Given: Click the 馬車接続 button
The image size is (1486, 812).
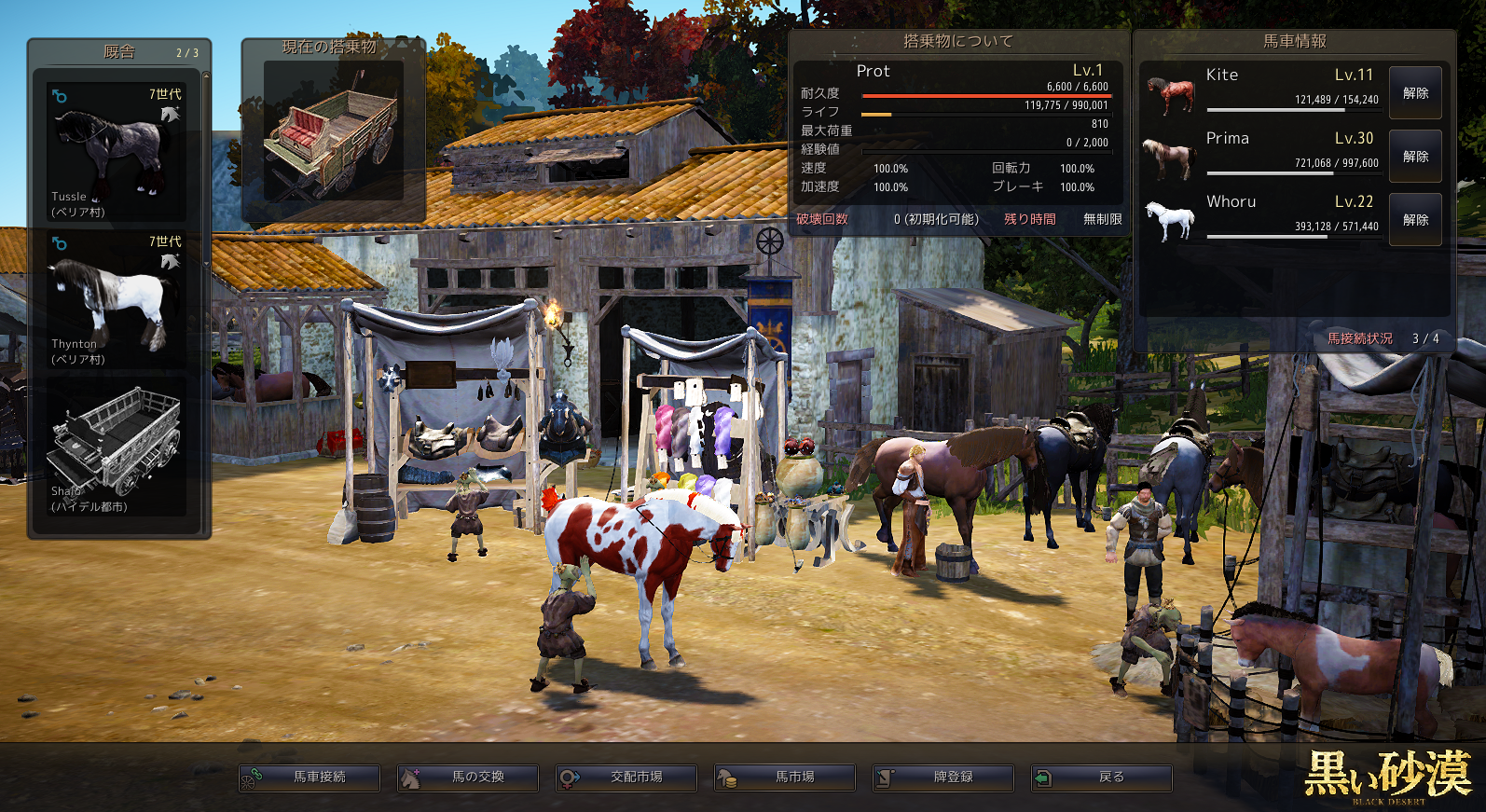Looking at the screenshot, I should click(310, 778).
